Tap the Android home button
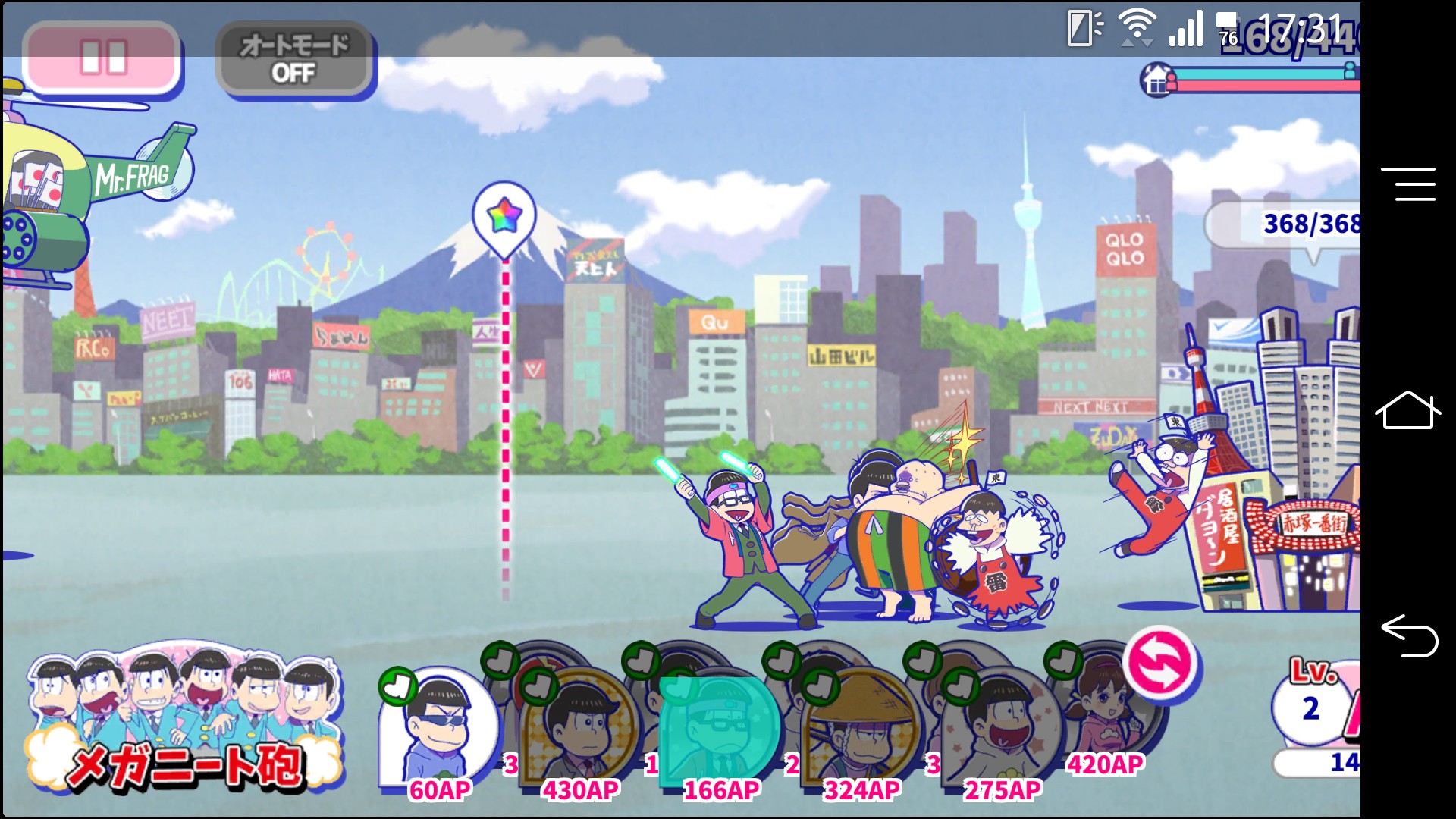This screenshot has width=1456, height=819. click(x=1407, y=410)
